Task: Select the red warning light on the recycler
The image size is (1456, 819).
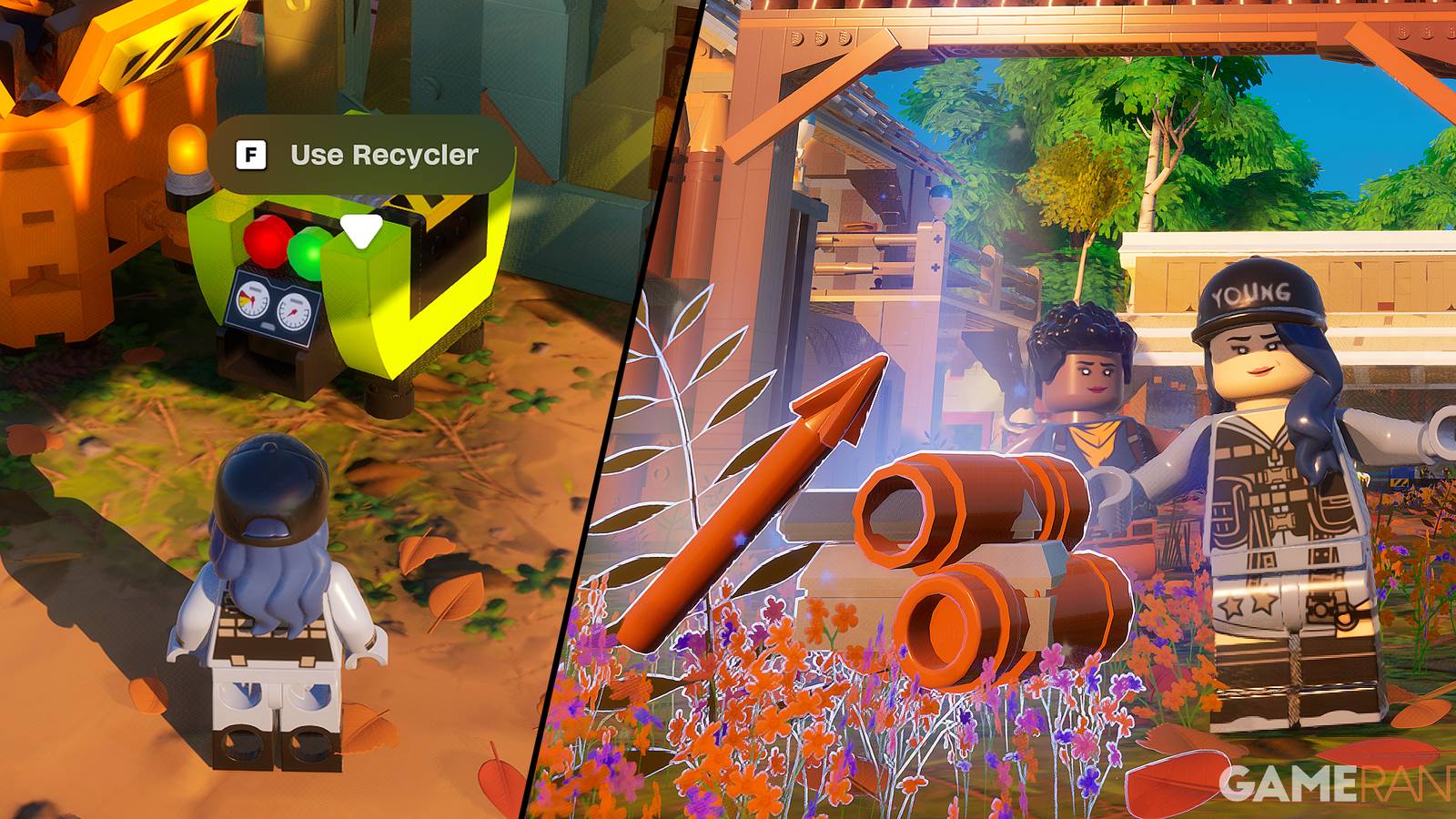Action: click(266, 243)
